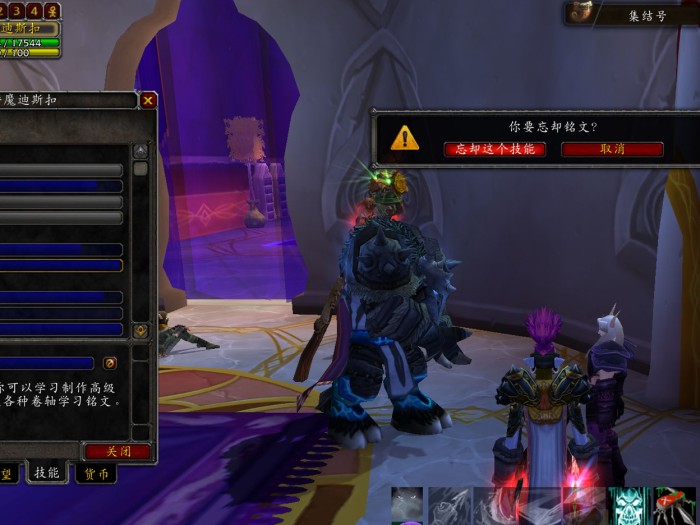Cancel the unlearn prompt with 取消
Image resolution: width=700 pixels, height=525 pixels.
pos(612,149)
